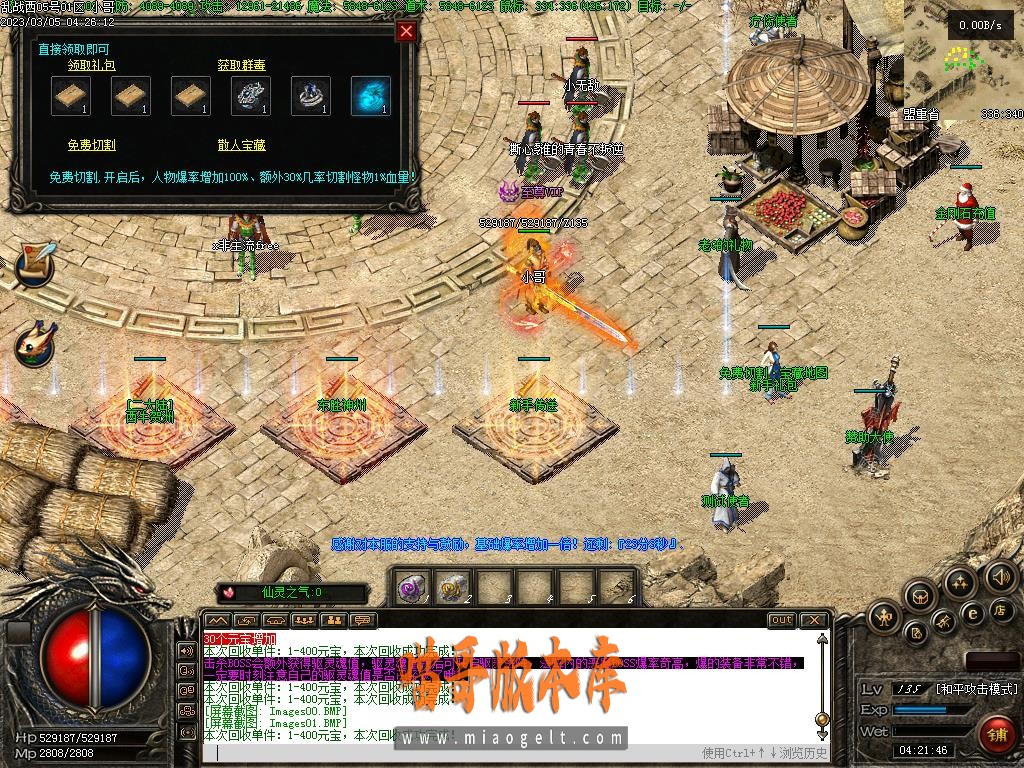
Task: Click the chat text input field
Action: pyautogui.click(x=450, y=753)
